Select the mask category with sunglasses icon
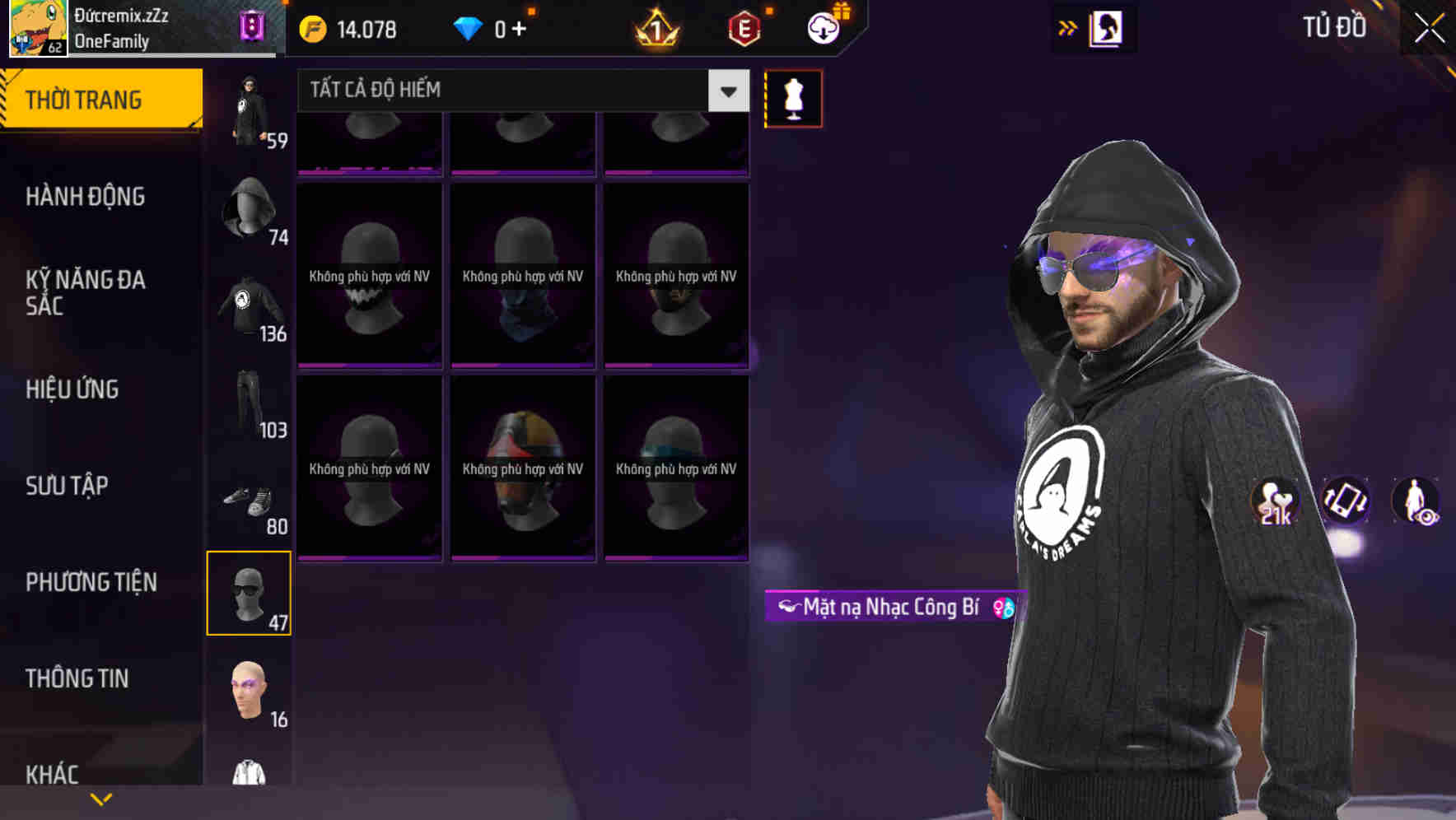Image resolution: width=1456 pixels, height=820 pixels. pos(250,593)
